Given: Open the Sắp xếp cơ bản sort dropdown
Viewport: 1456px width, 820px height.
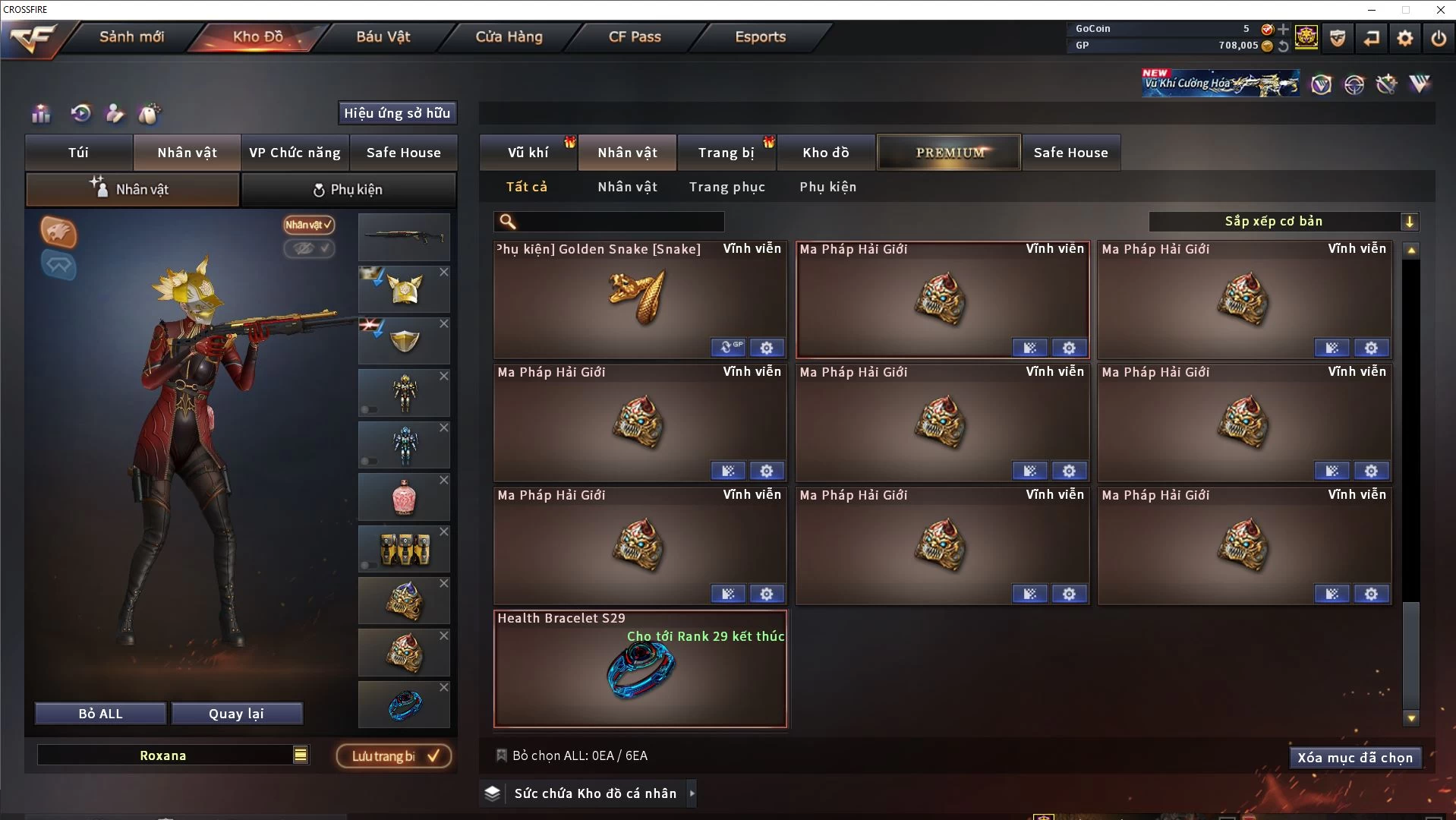Looking at the screenshot, I should [x=1283, y=222].
